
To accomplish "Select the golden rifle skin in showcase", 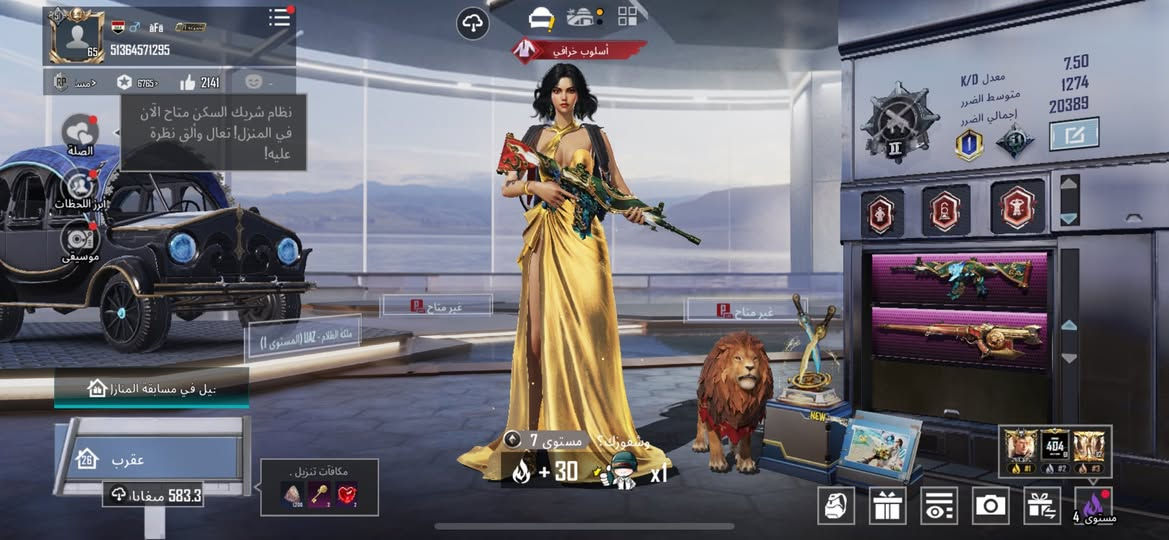I will coord(960,333).
